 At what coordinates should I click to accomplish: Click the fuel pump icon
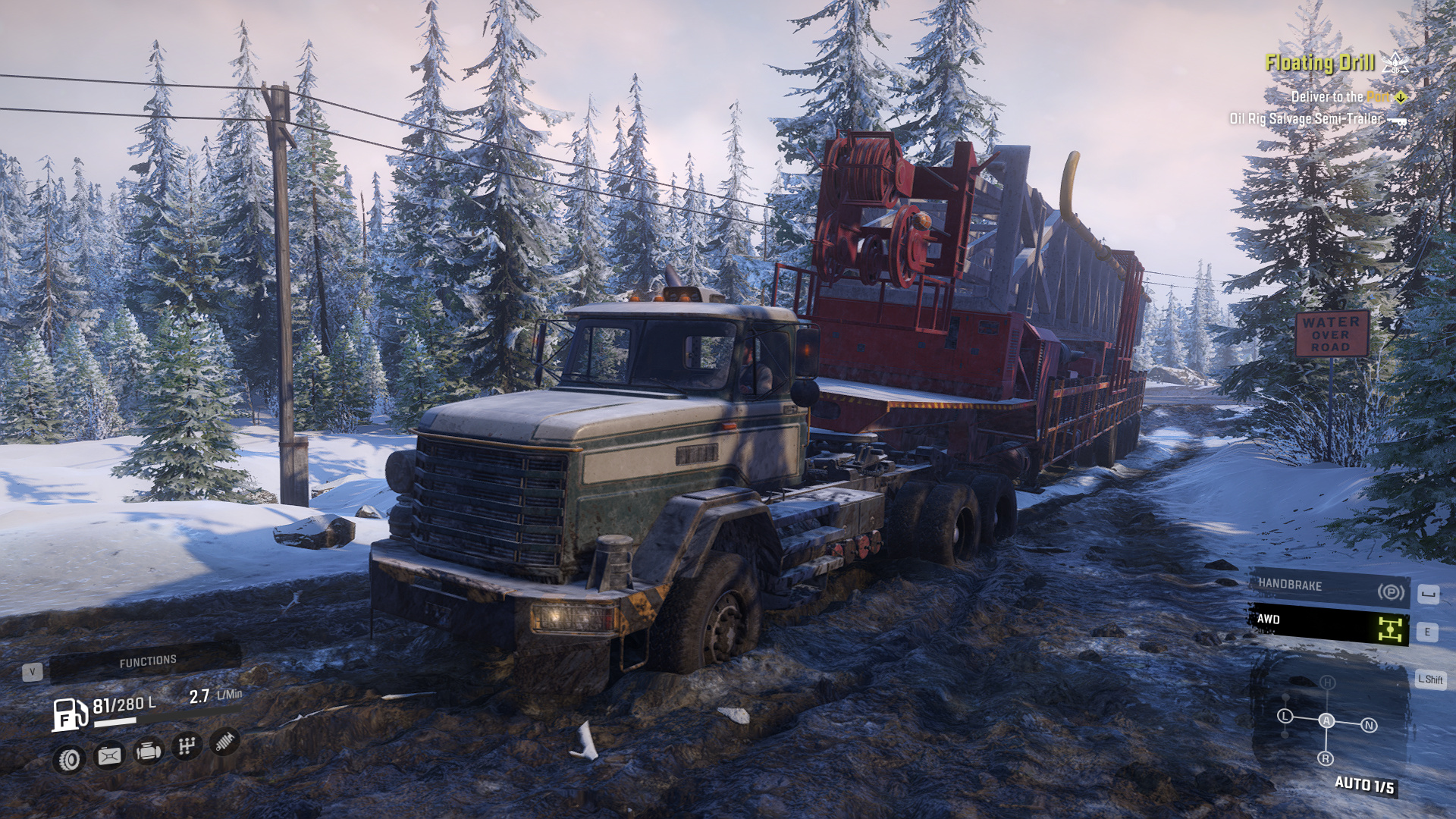click(x=69, y=714)
